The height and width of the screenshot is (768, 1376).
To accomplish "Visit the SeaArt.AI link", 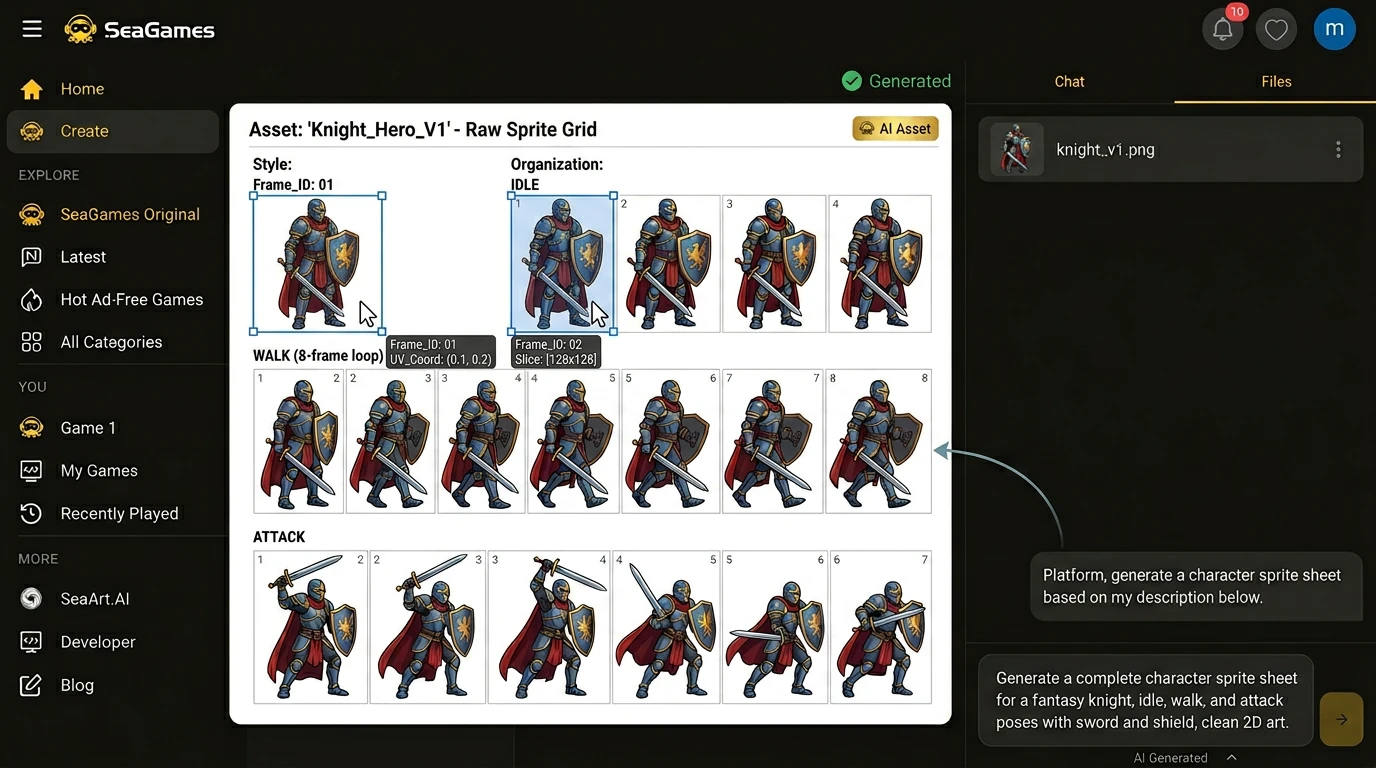I will (94, 599).
